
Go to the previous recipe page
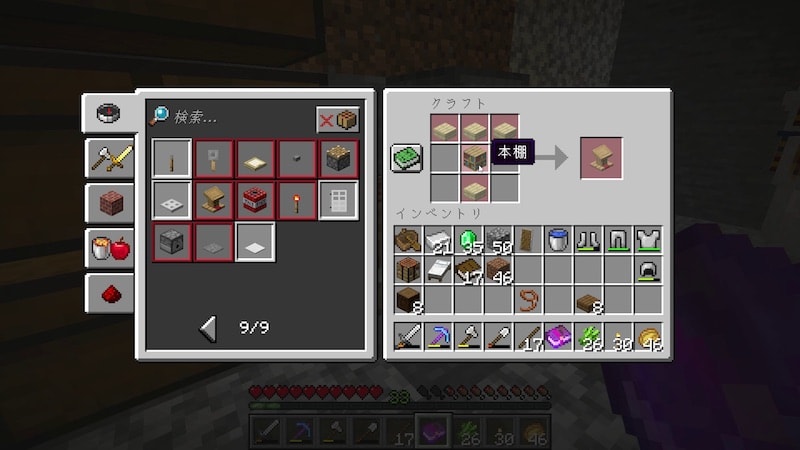[209, 327]
